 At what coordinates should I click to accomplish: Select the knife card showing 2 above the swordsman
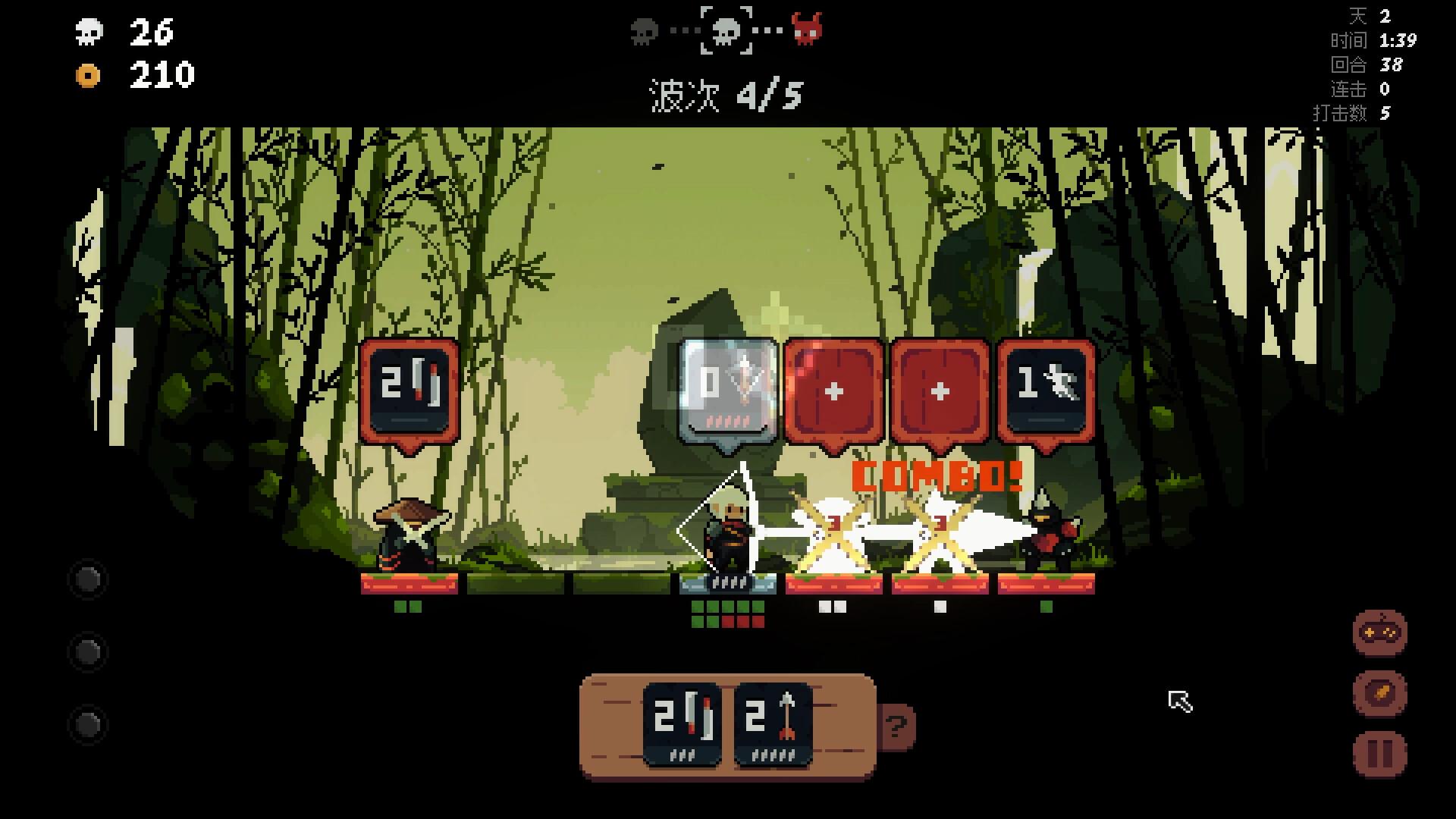click(x=409, y=391)
